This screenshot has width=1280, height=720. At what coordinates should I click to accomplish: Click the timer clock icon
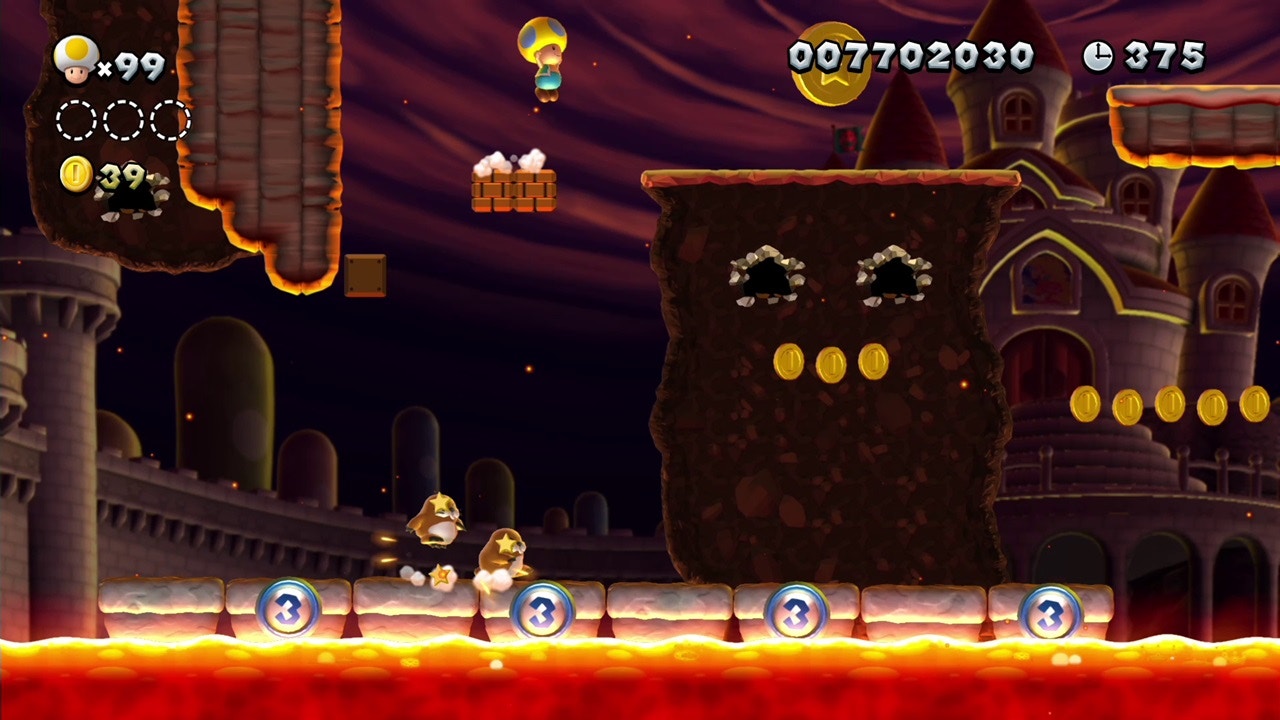pos(1097,57)
